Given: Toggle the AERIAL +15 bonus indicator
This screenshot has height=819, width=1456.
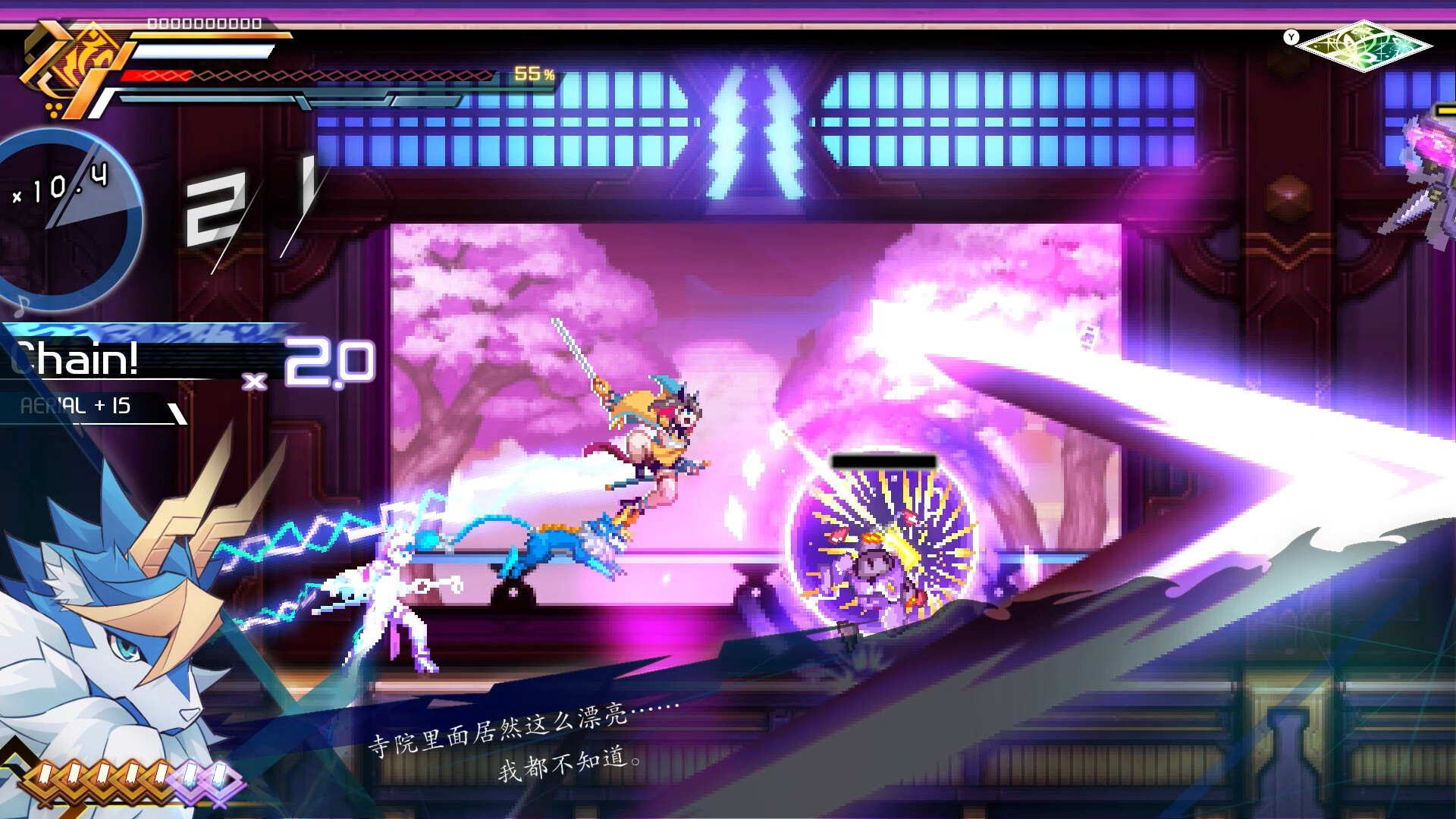Looking at the screenshot, I should [76, 407].
